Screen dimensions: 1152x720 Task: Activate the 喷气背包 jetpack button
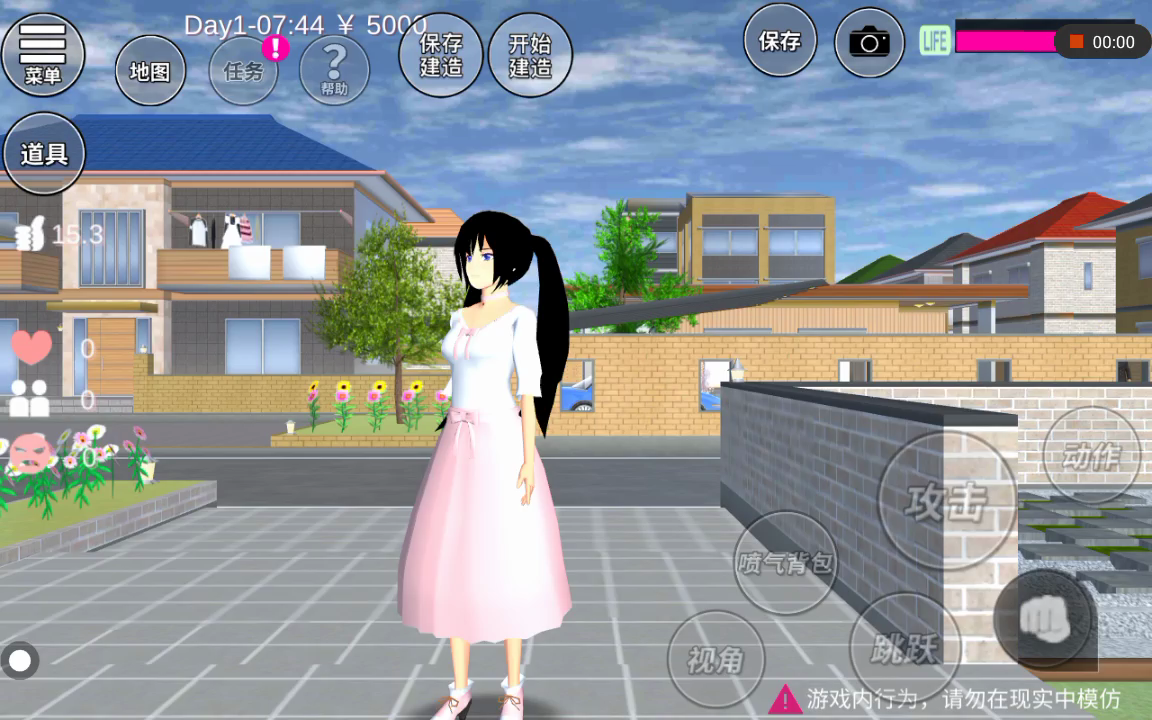785,563
